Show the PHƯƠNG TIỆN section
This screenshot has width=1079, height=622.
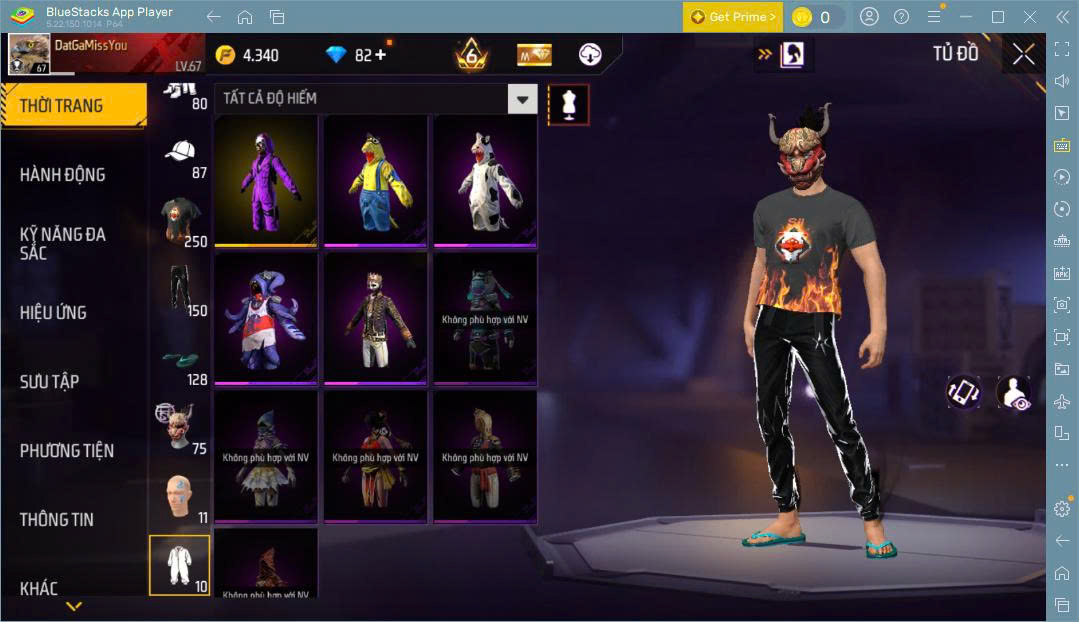pyautogui.click(x=67, y=450)
